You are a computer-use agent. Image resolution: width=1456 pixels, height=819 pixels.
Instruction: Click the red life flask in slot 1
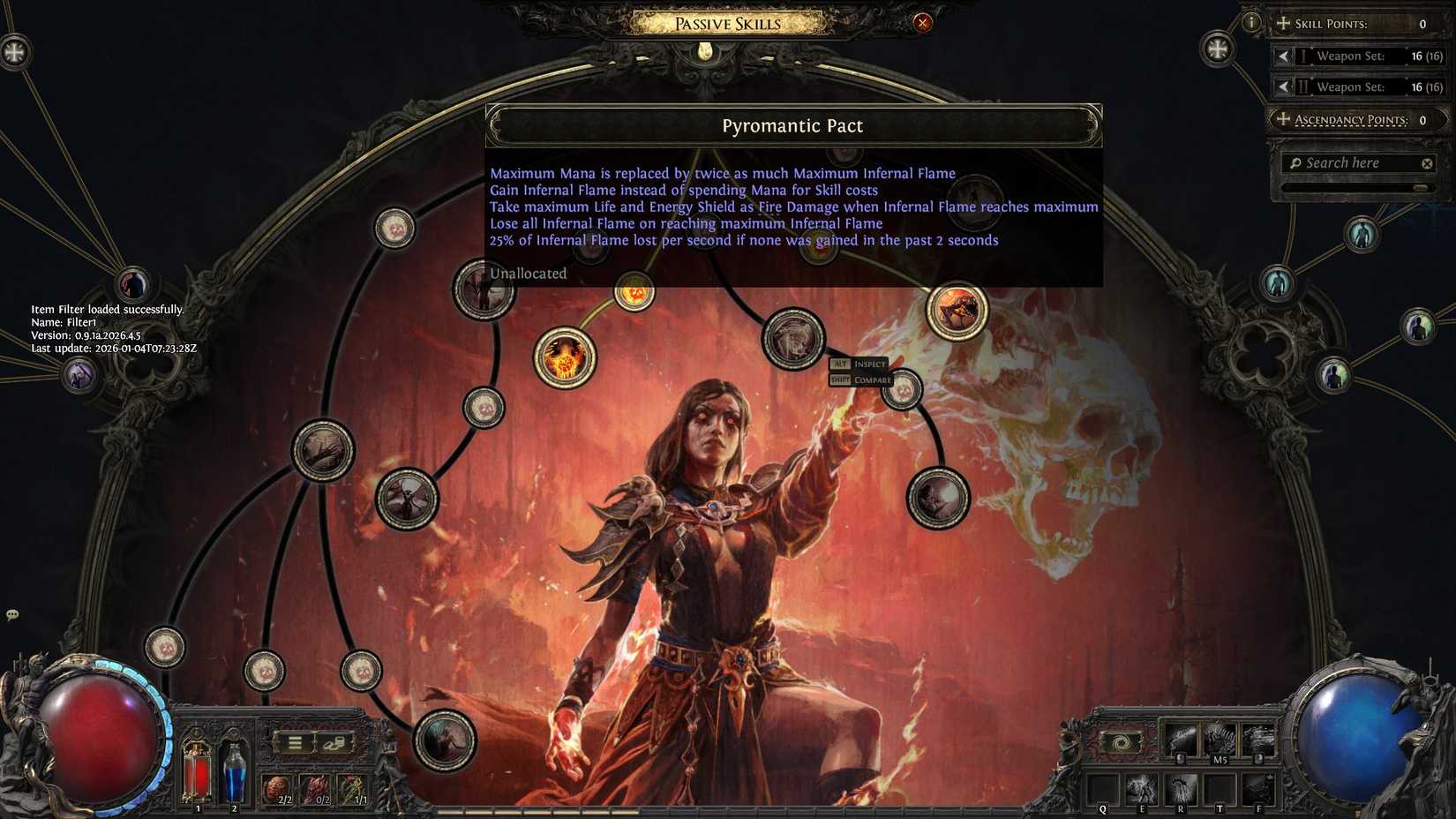click(196, 766)
